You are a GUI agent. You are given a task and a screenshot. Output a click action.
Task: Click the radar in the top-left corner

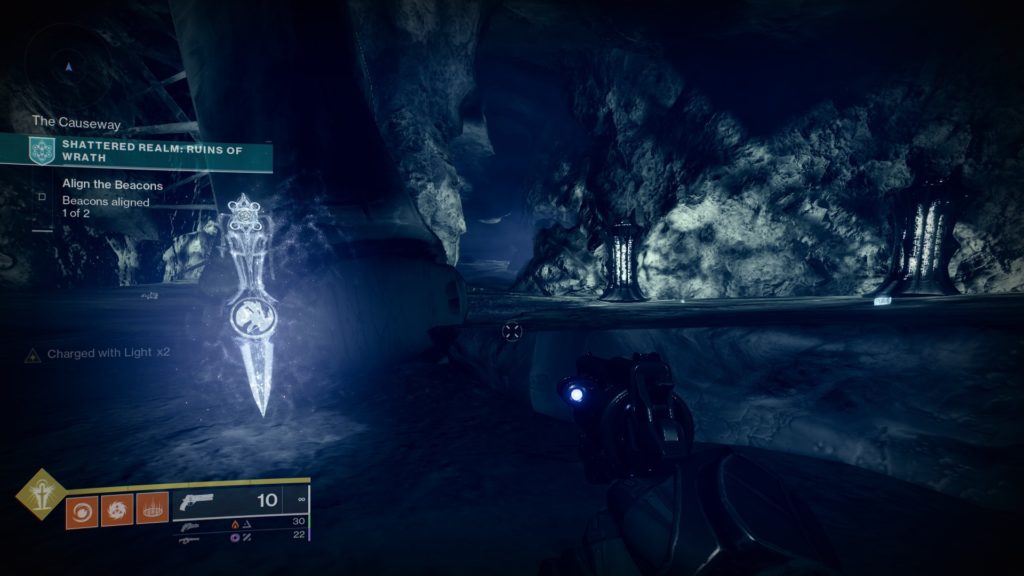68,67
